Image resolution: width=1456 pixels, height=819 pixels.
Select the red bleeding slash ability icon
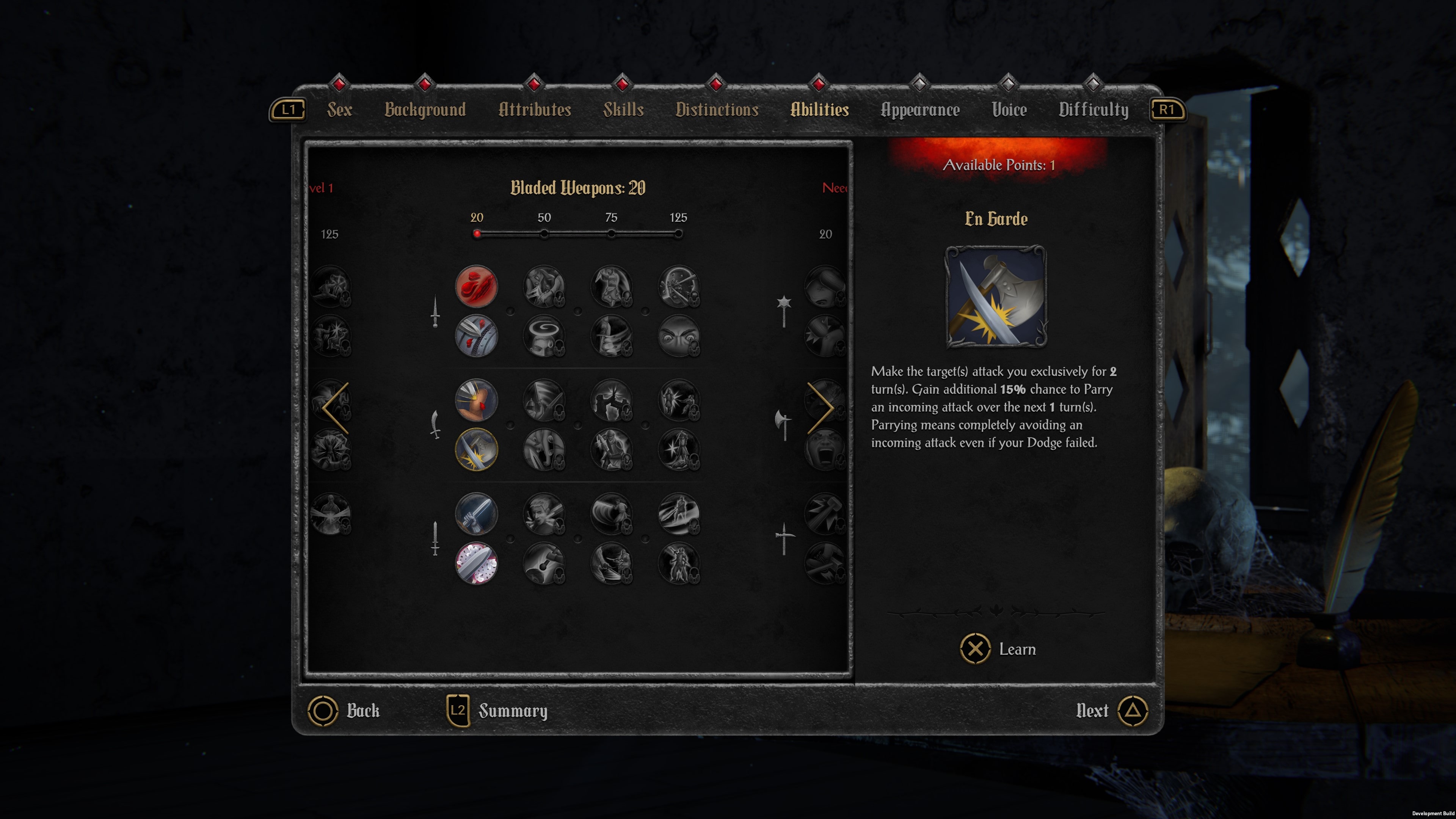478,288
